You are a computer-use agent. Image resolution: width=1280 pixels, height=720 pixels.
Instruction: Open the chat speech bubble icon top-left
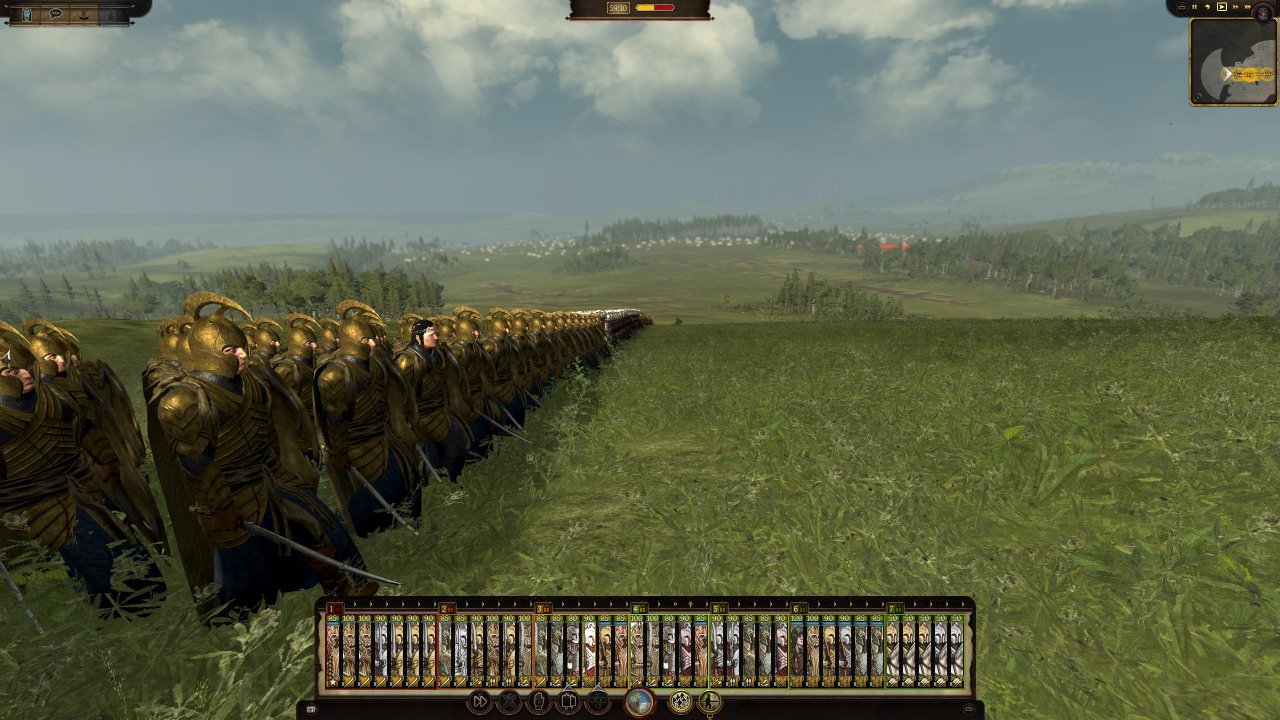(x=55, y=14)
